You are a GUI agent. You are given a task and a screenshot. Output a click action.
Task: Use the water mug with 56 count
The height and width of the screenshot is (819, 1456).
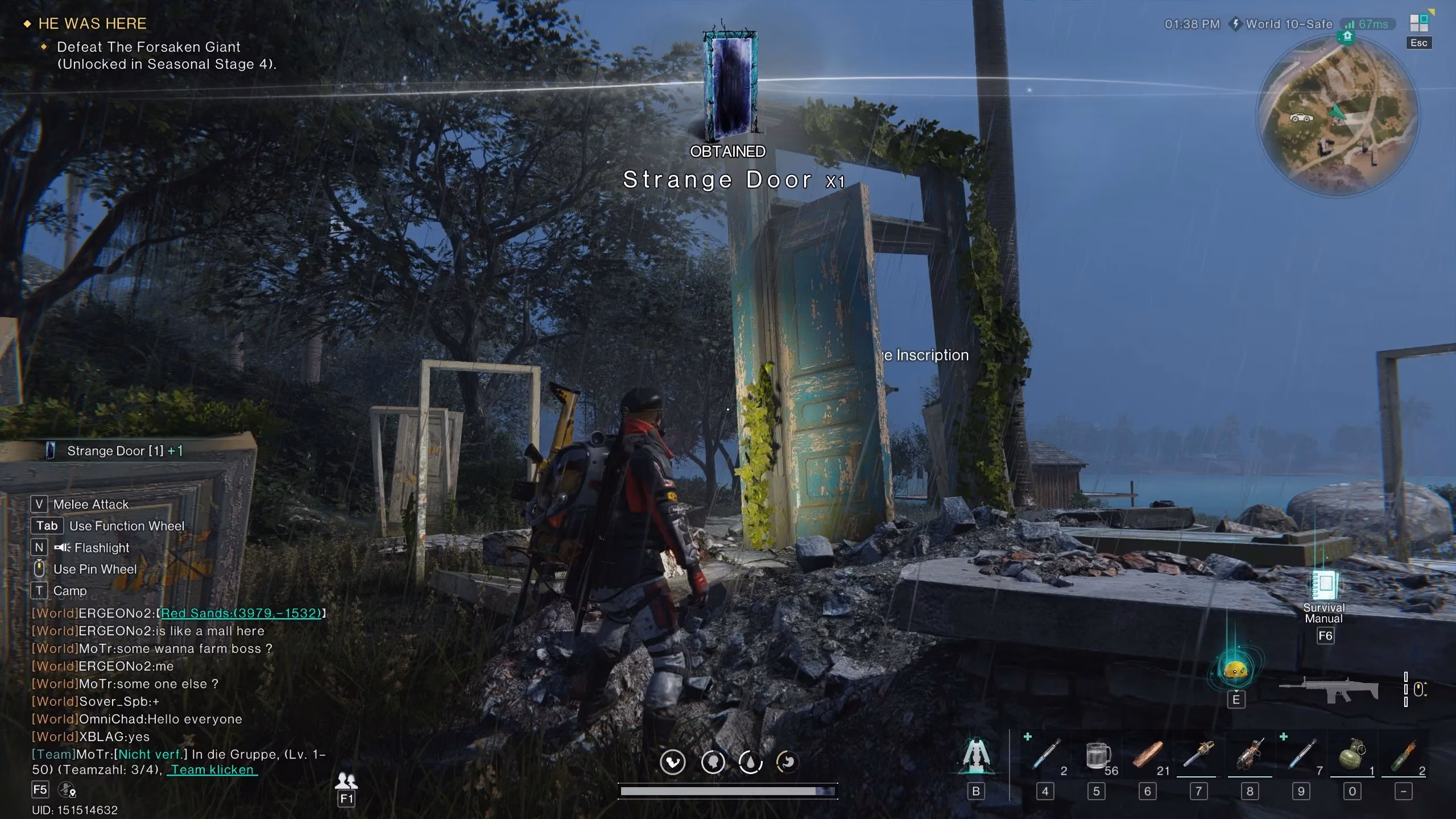(1097, 756)
